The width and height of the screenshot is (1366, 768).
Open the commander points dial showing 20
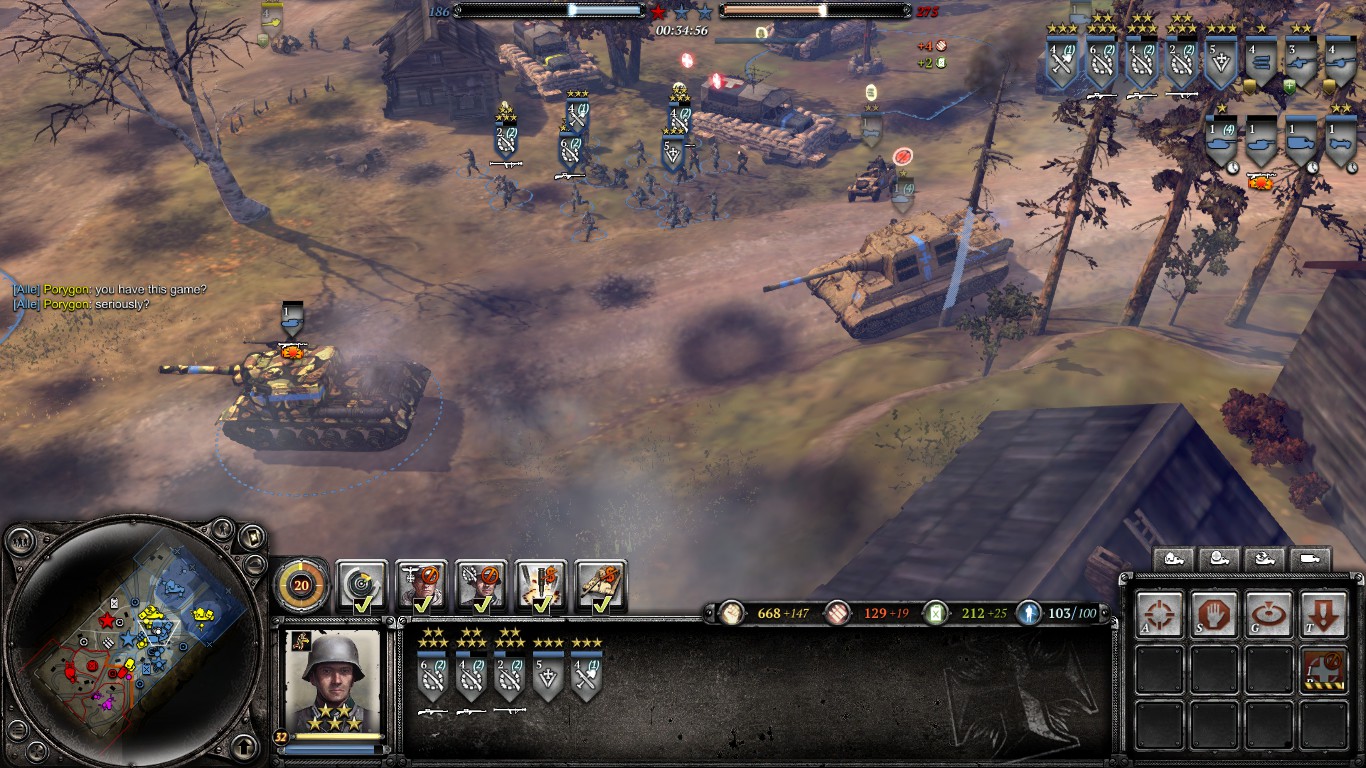coord(301,585)
